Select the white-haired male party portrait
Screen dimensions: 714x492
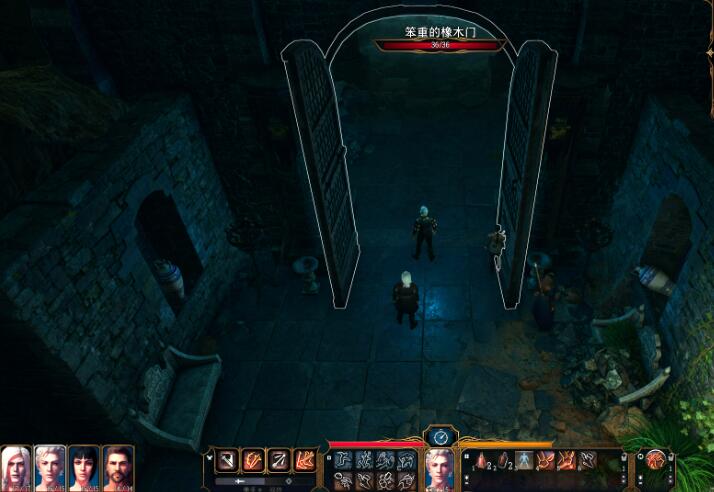(x=17, y=466)
